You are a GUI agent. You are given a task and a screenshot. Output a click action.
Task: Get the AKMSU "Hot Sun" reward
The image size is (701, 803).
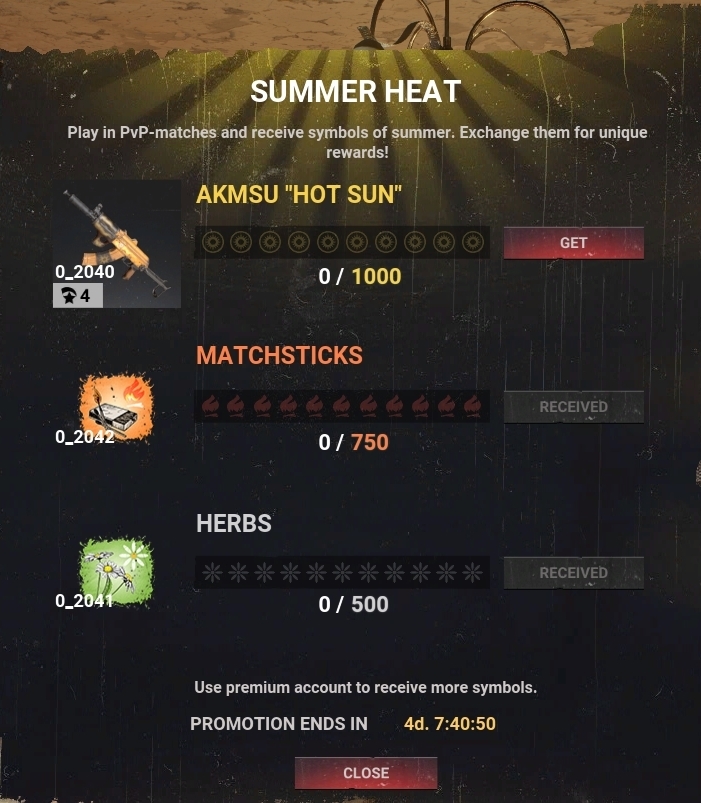coord(573,243)
